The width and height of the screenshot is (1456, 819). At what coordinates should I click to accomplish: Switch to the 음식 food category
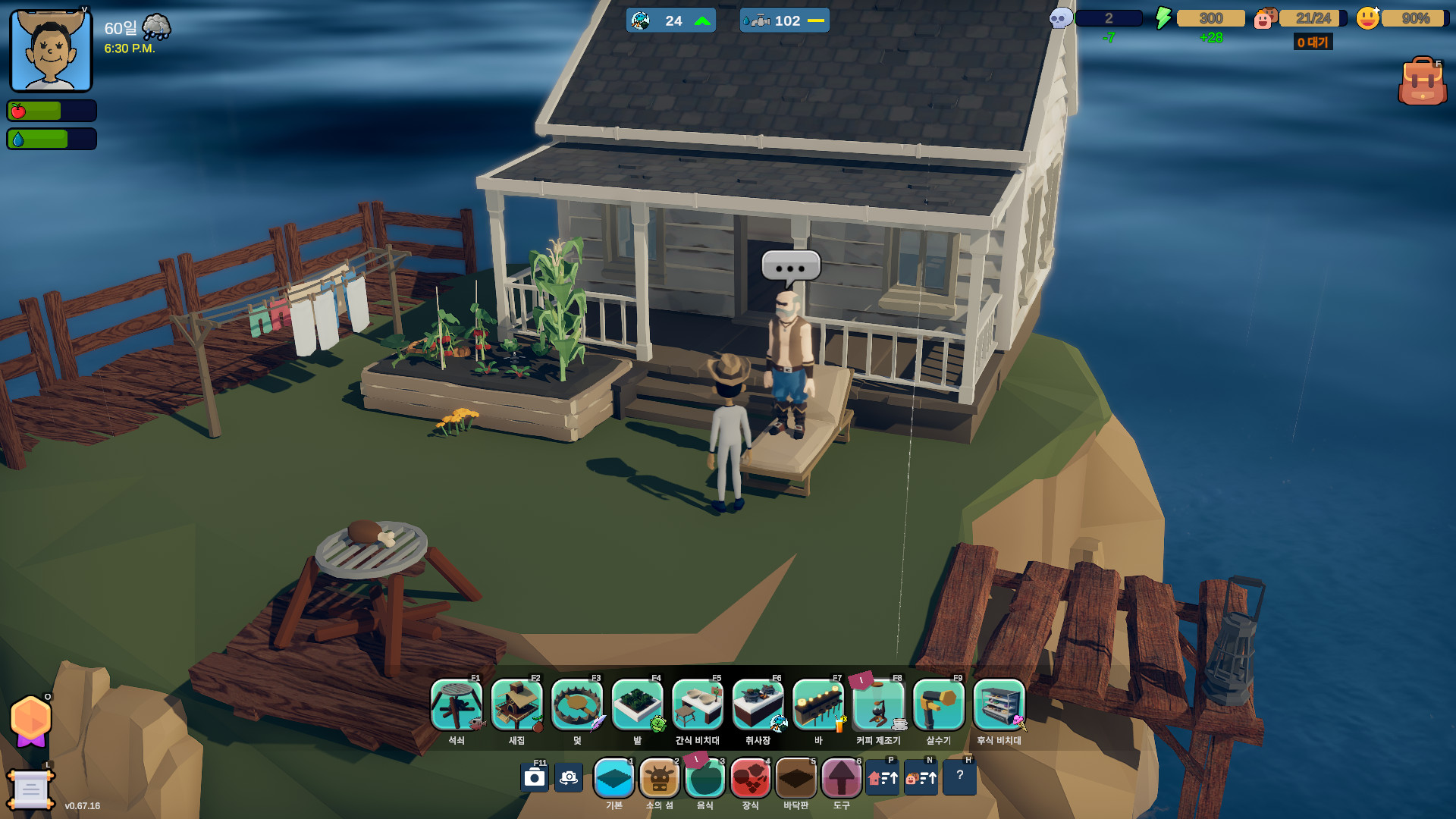click(704, 778)
